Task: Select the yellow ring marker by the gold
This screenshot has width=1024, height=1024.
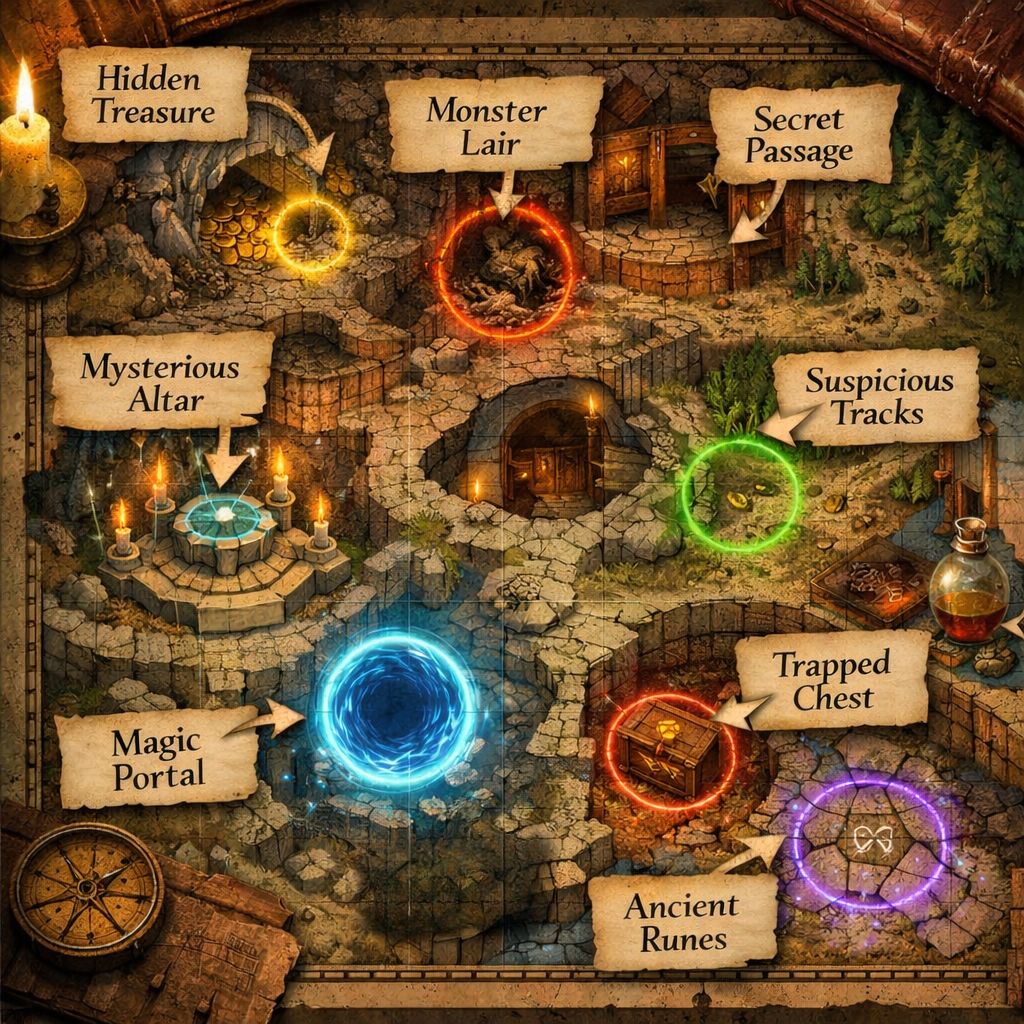Action: tap(311, 235)
